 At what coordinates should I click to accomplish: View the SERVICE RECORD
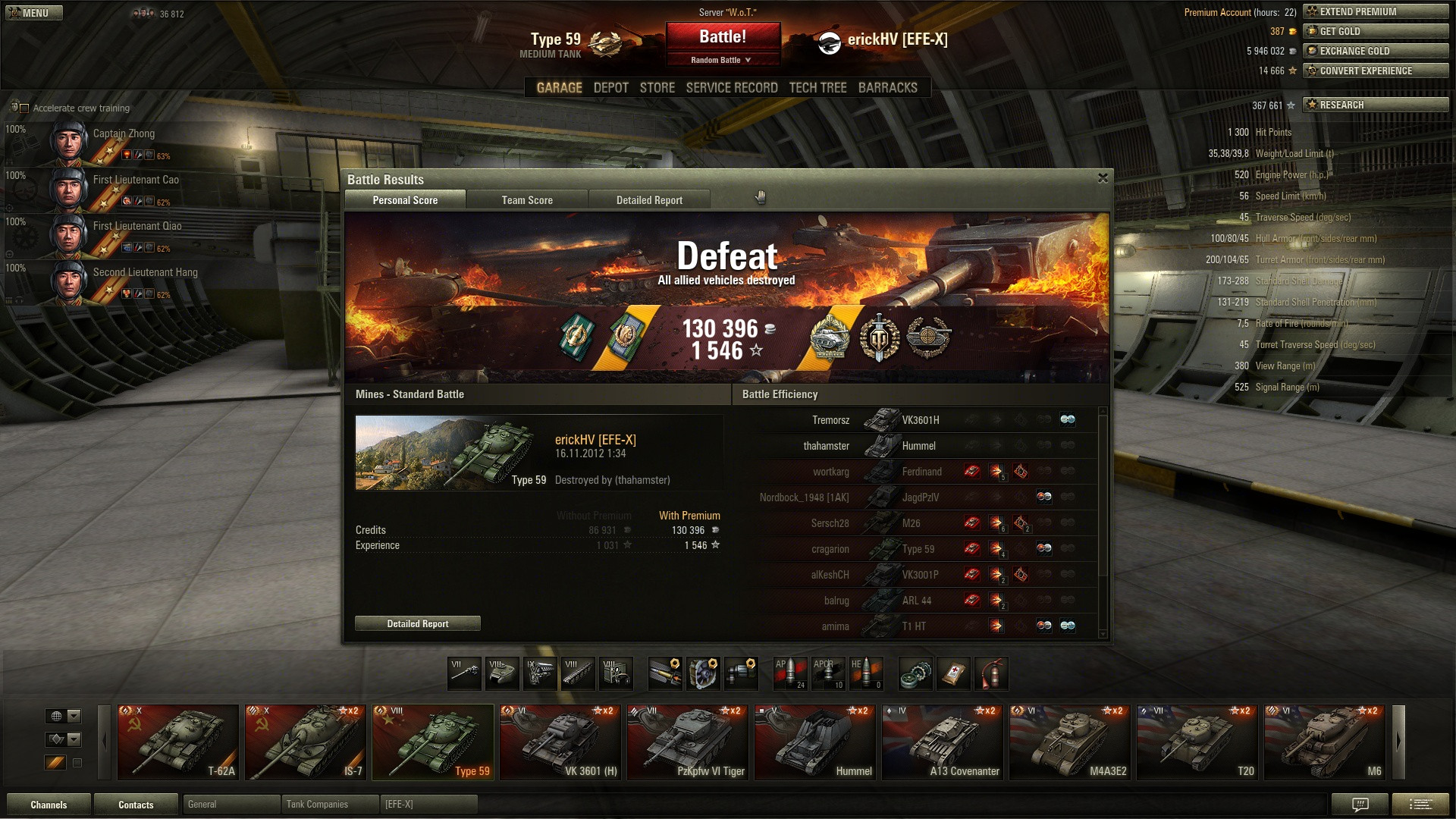(x=732, y=88)
